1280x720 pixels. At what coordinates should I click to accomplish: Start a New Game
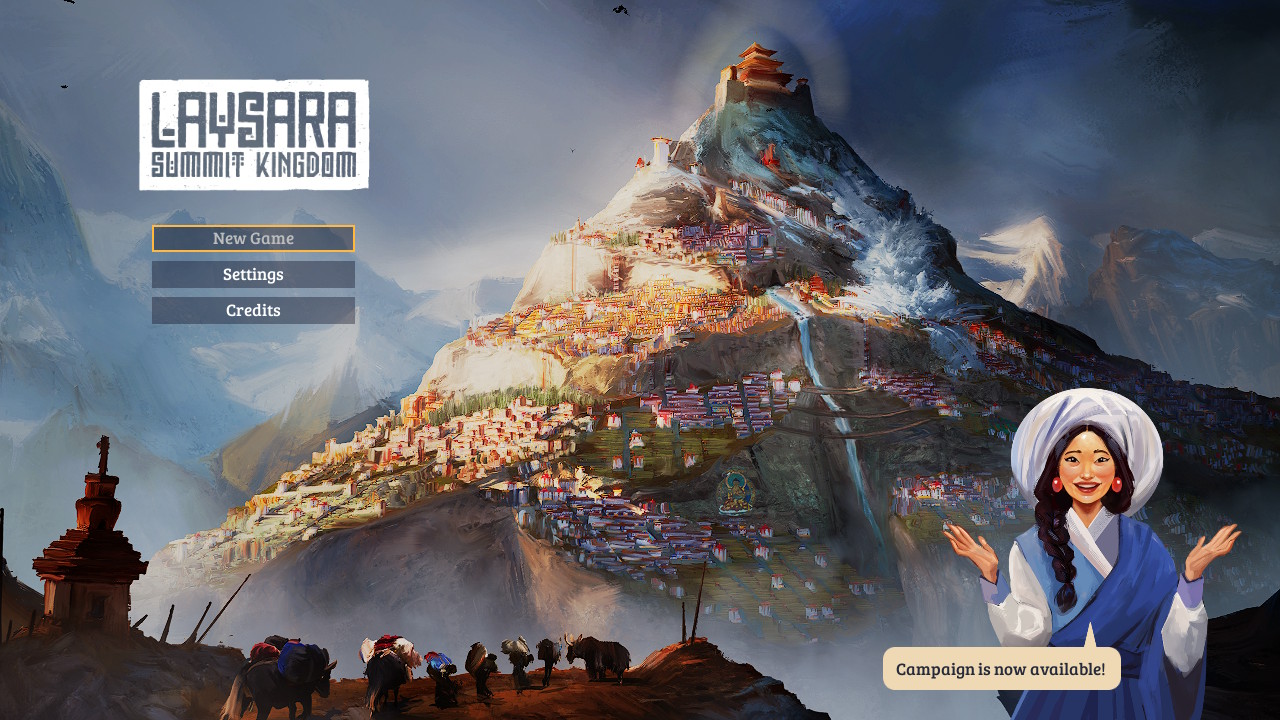coord(253,238)
